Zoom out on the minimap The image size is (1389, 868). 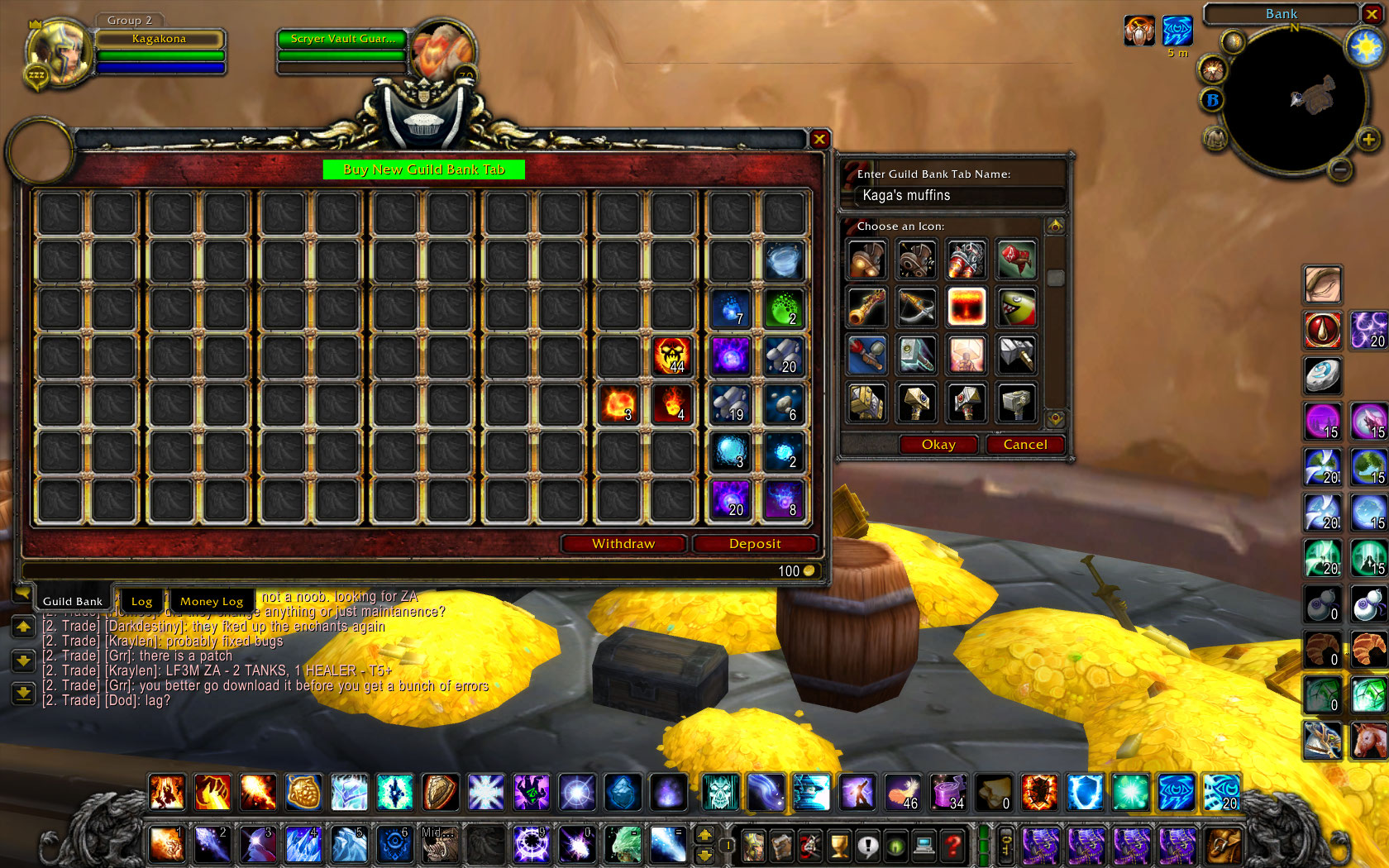pos(1340,170)
